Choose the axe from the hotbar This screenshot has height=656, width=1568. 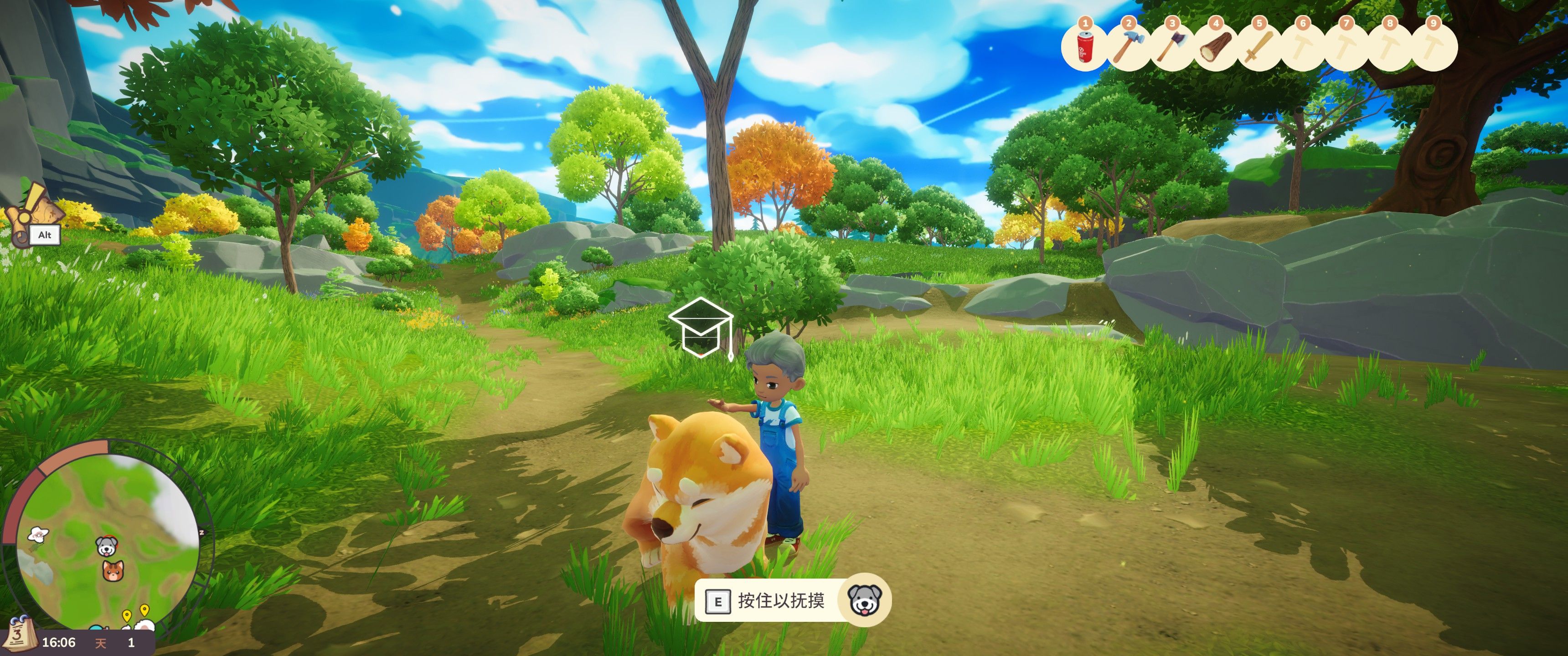point(1172,47)
